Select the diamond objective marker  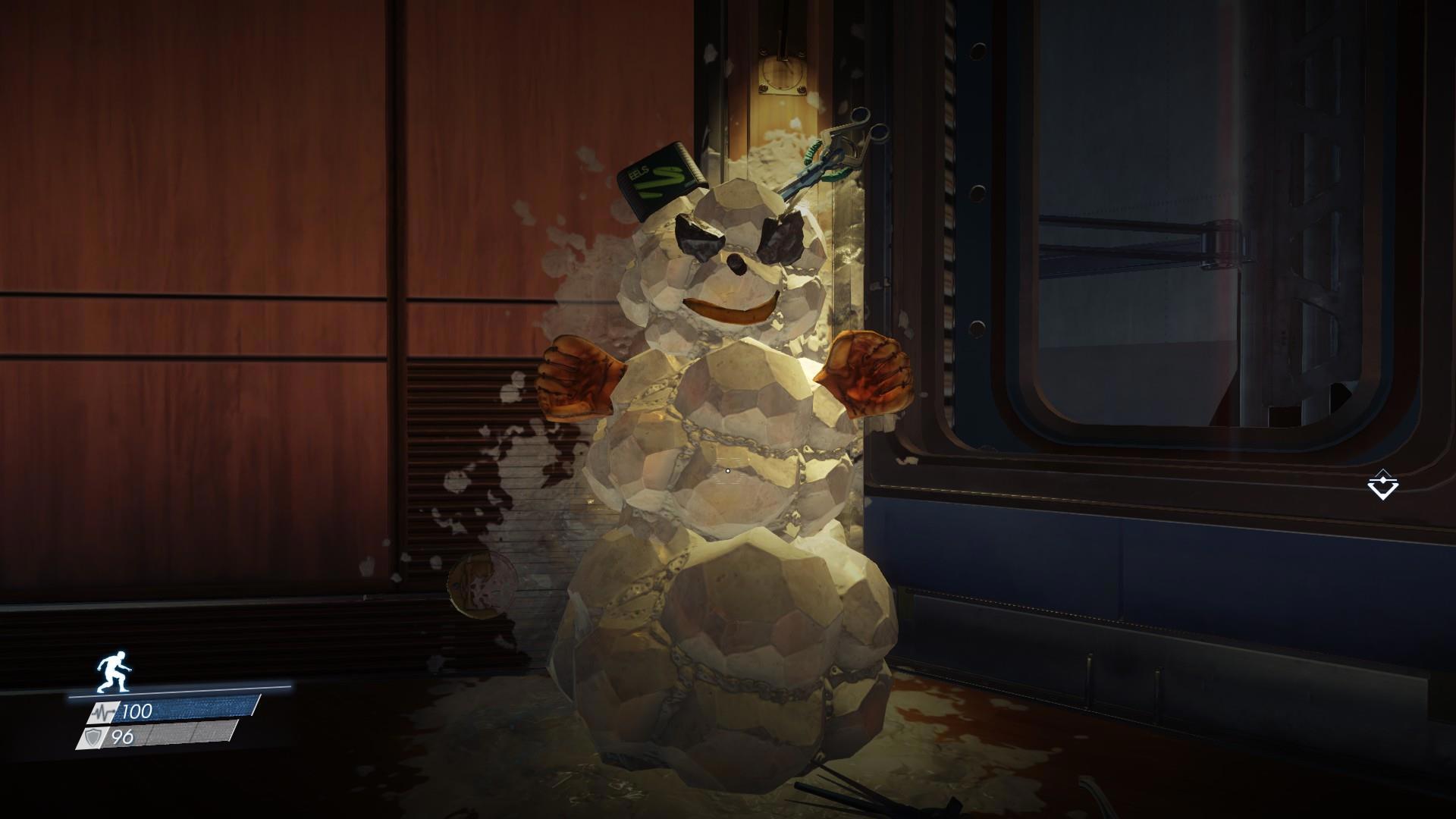pyautogui.click(x=1382, y=485)
